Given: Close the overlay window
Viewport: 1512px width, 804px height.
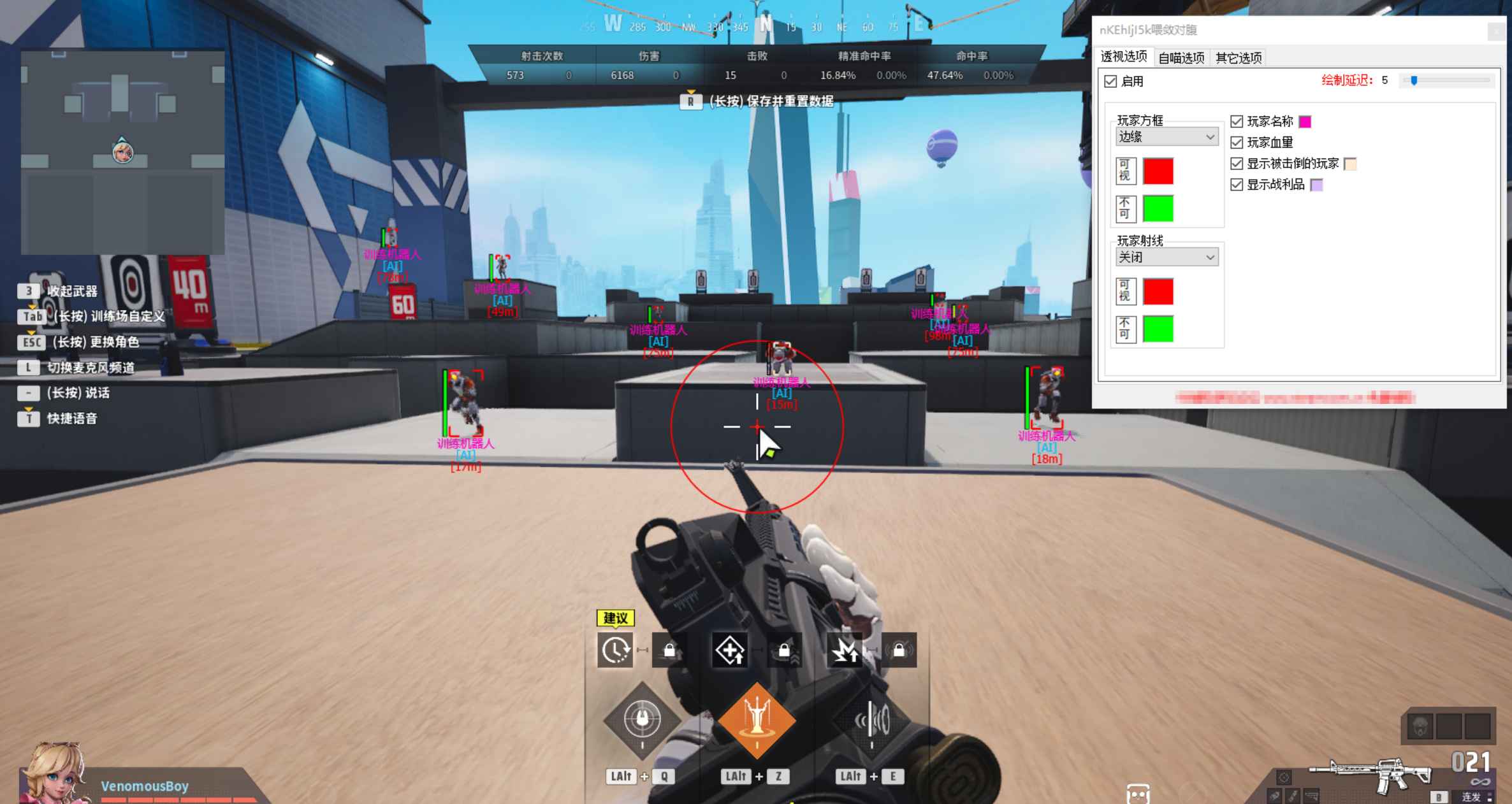Looking at the screenshot, I should [1496, 31].
